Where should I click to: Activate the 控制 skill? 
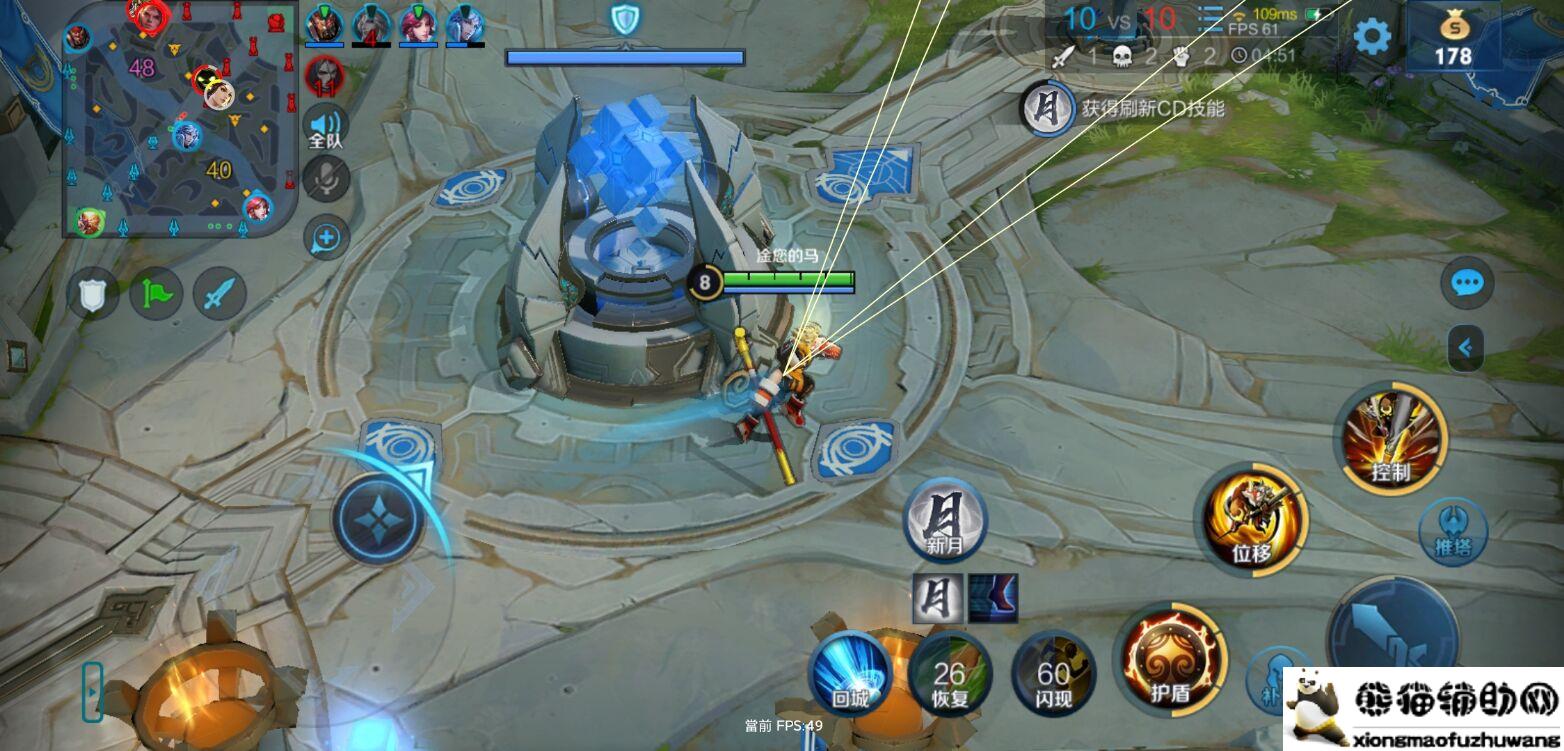point(1390,438)
